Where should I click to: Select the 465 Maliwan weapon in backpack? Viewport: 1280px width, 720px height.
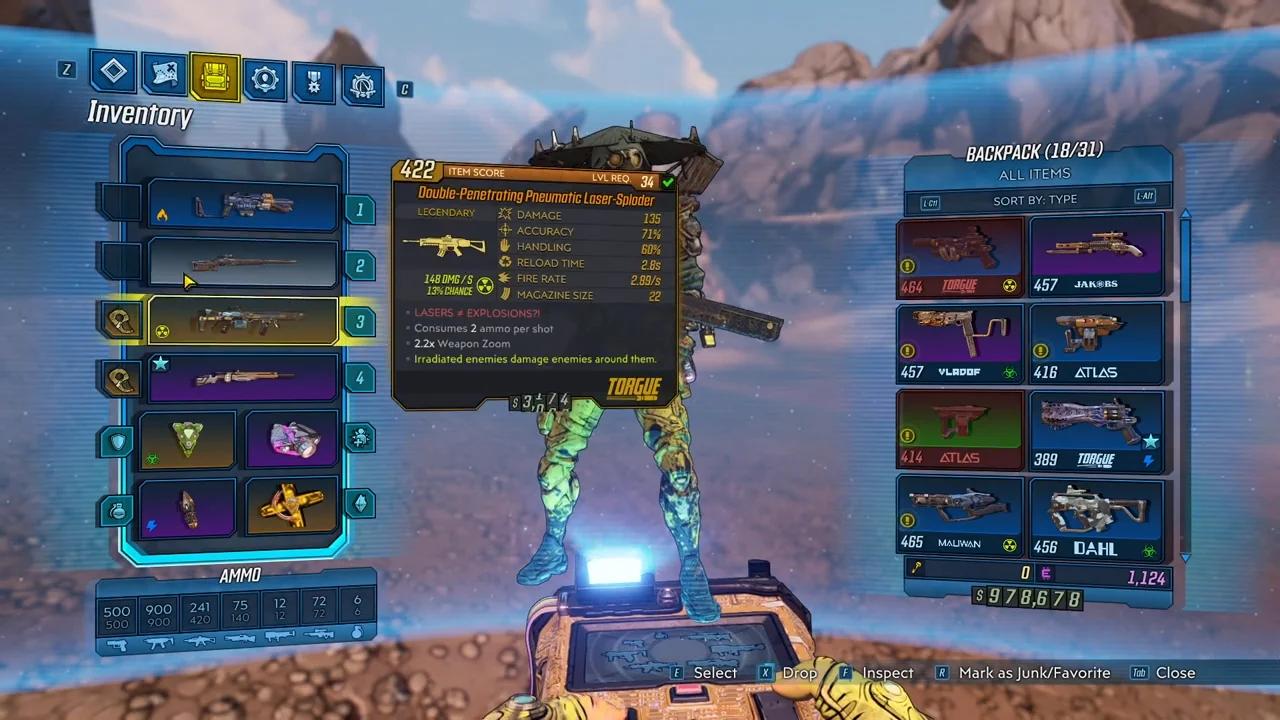[x=960, y=517]
